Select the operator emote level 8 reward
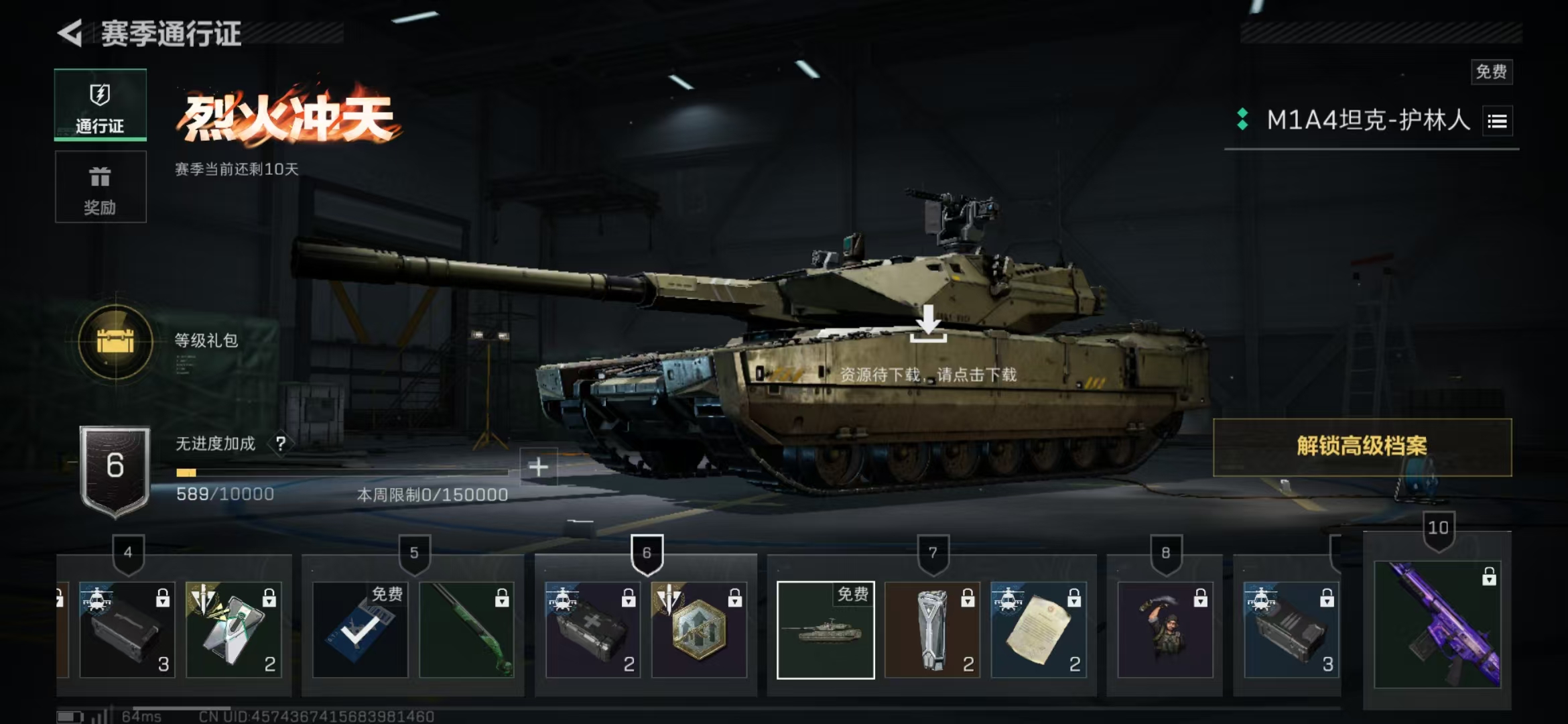This screenshot has height=724, width=1568. 1165,630
